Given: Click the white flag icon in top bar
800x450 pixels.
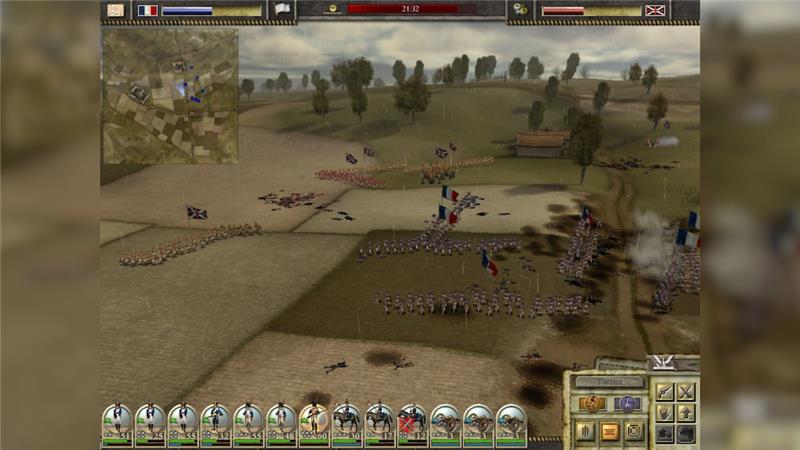Looking at the screenshot, I should point(282,10).
